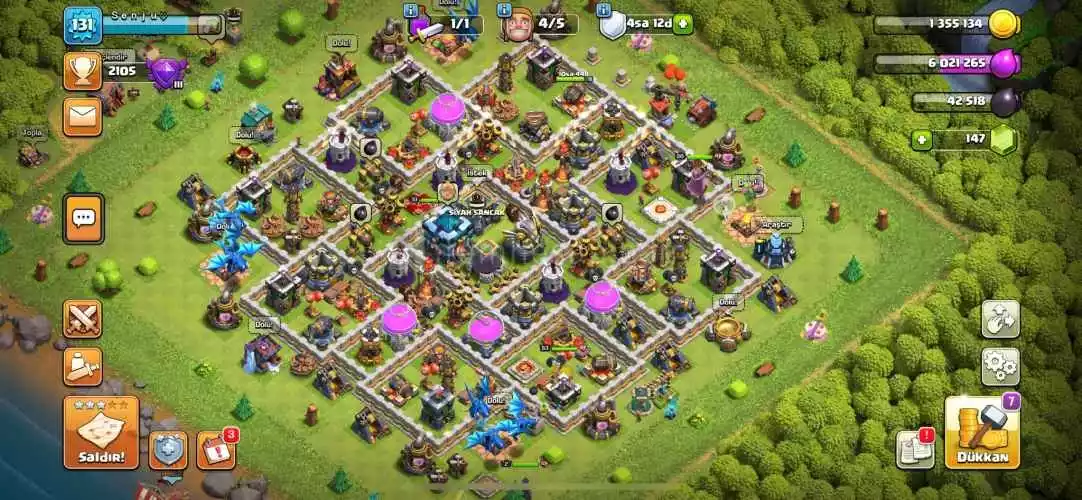Extend shield with the green plus button

[x=682, y=23]
